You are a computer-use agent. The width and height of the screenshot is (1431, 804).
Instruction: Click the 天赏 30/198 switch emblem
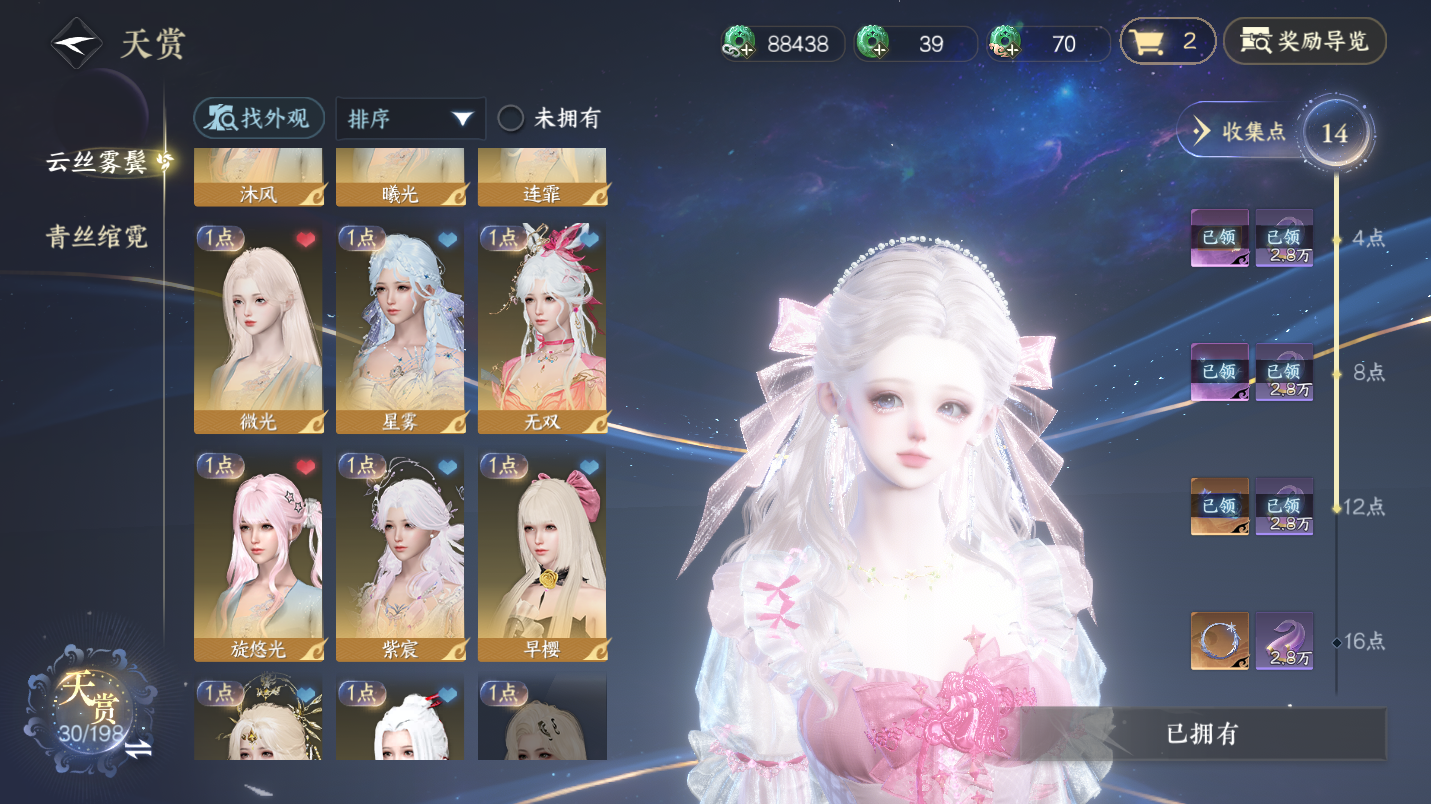pyautogui.click(x=92, y=708)
